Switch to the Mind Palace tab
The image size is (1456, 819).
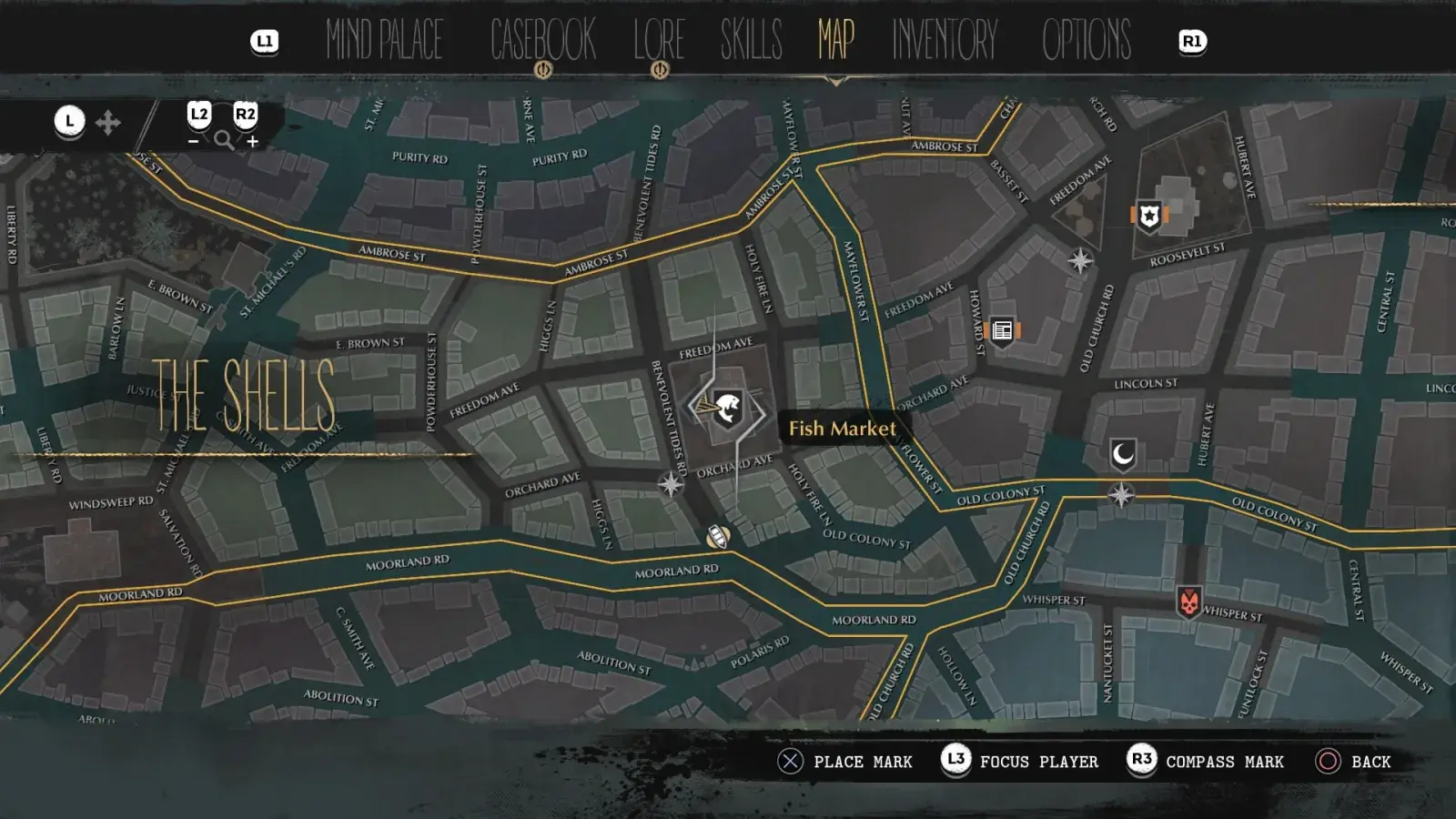(x=384, y=40)
